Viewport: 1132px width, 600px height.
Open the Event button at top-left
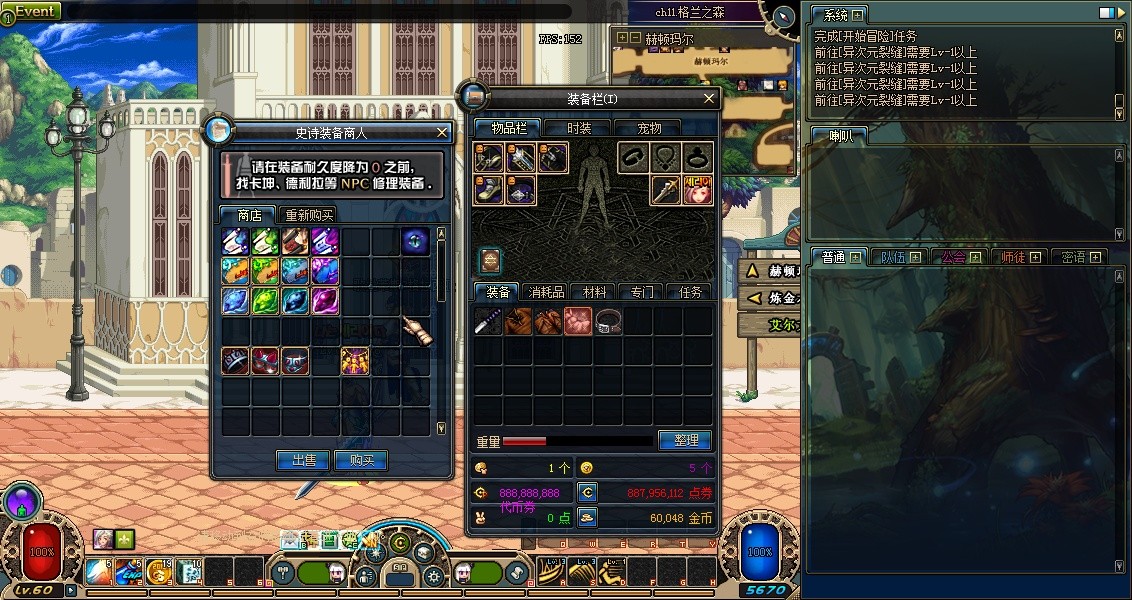pos(35,11)
